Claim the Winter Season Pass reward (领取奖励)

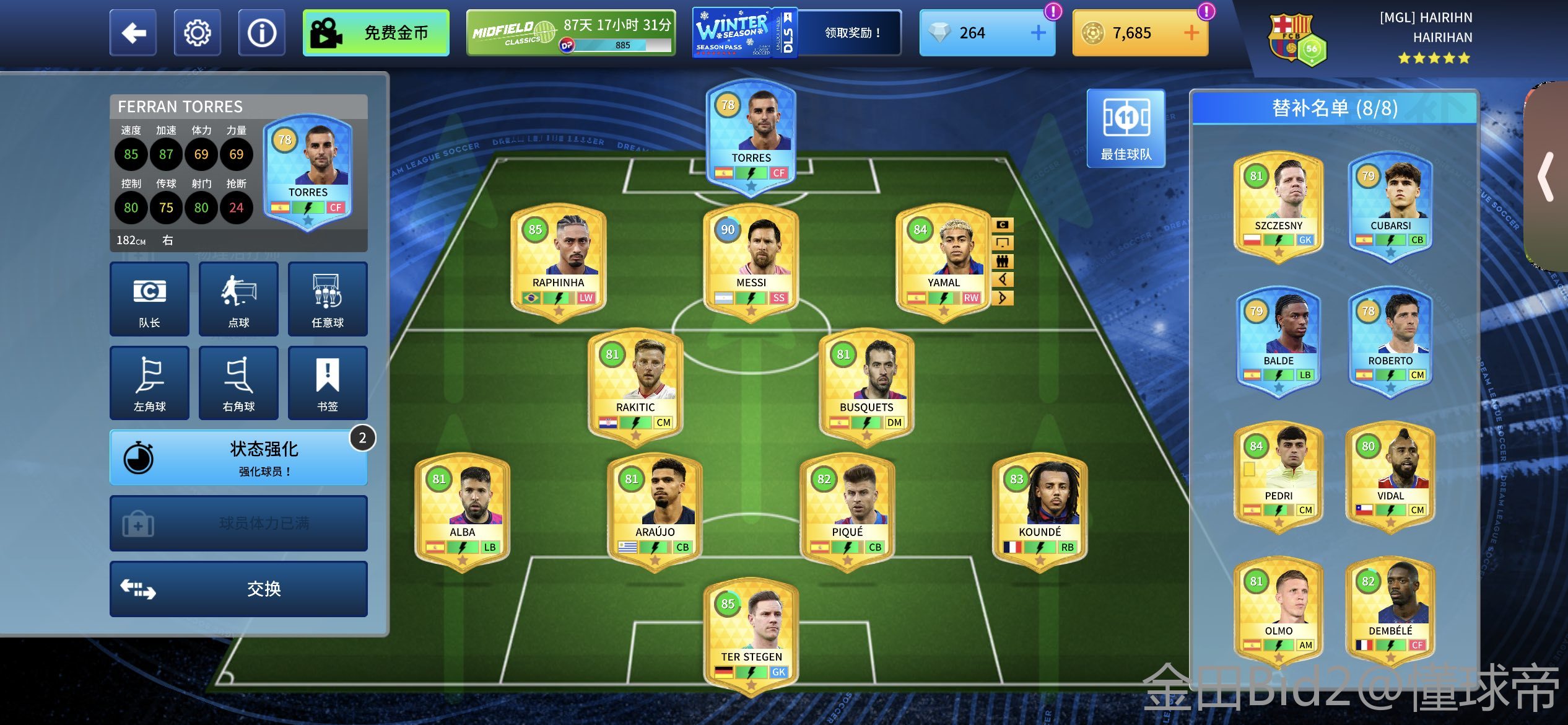[x=852, y=33]
